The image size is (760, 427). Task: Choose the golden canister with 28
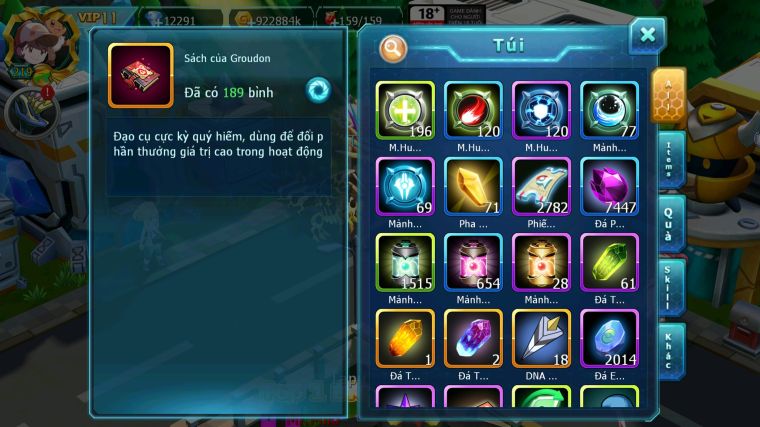tap(541, 262)
